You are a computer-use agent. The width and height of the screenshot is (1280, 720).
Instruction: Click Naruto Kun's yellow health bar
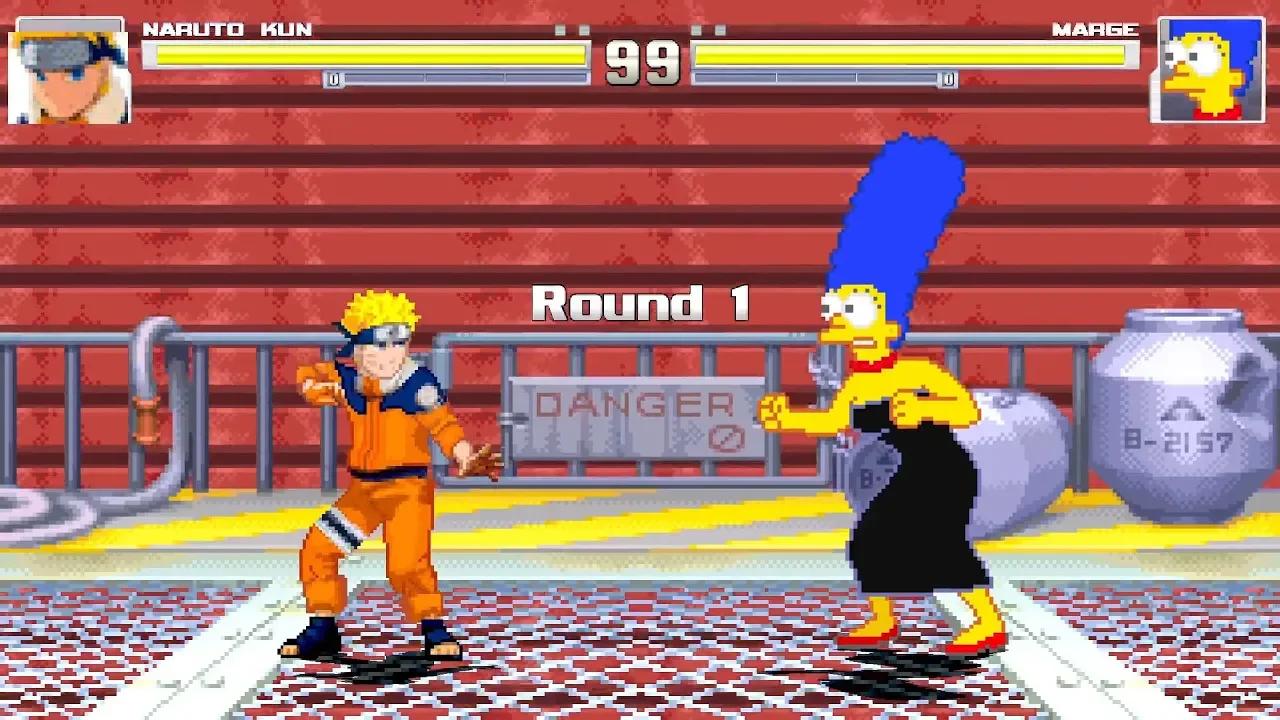pos(370,55)
